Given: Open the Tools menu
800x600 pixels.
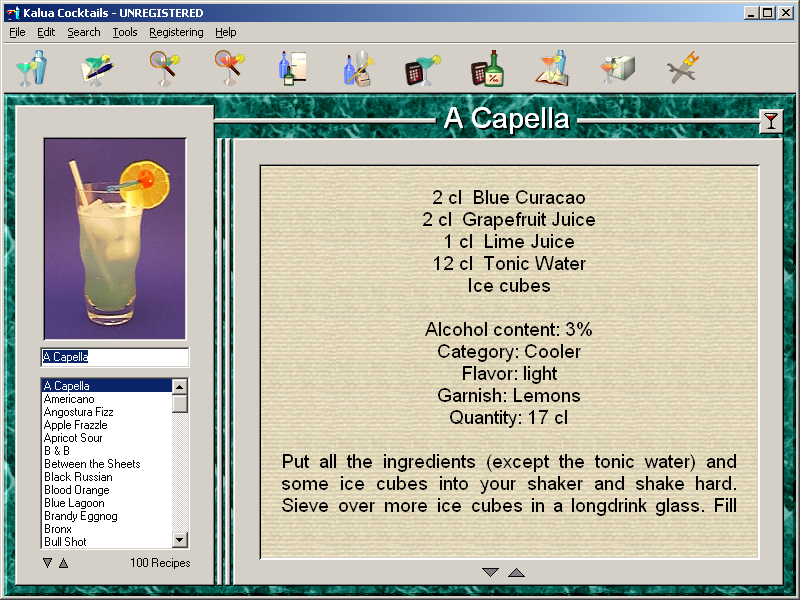Looking at the screenshot, I should click(x=125, y=32).
